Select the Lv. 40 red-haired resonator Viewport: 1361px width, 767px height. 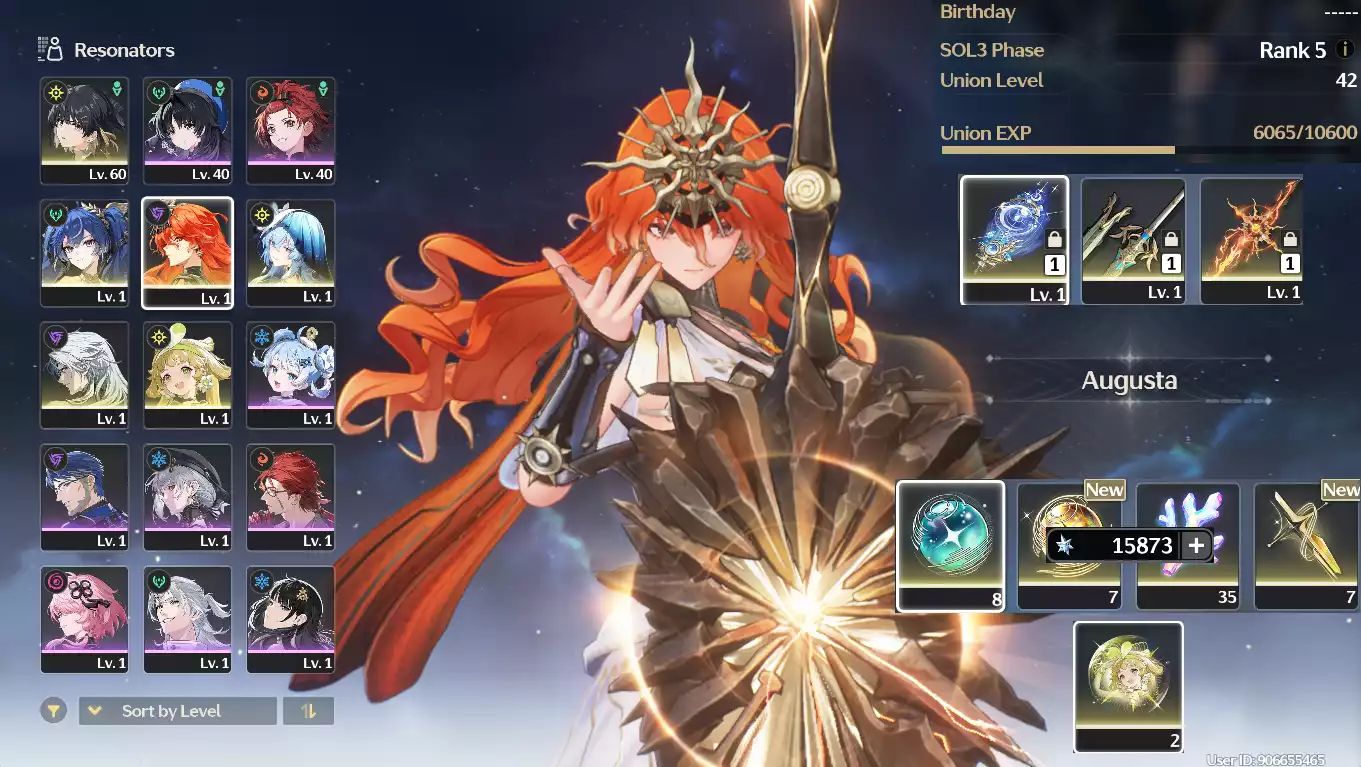[x=290, y=130]
